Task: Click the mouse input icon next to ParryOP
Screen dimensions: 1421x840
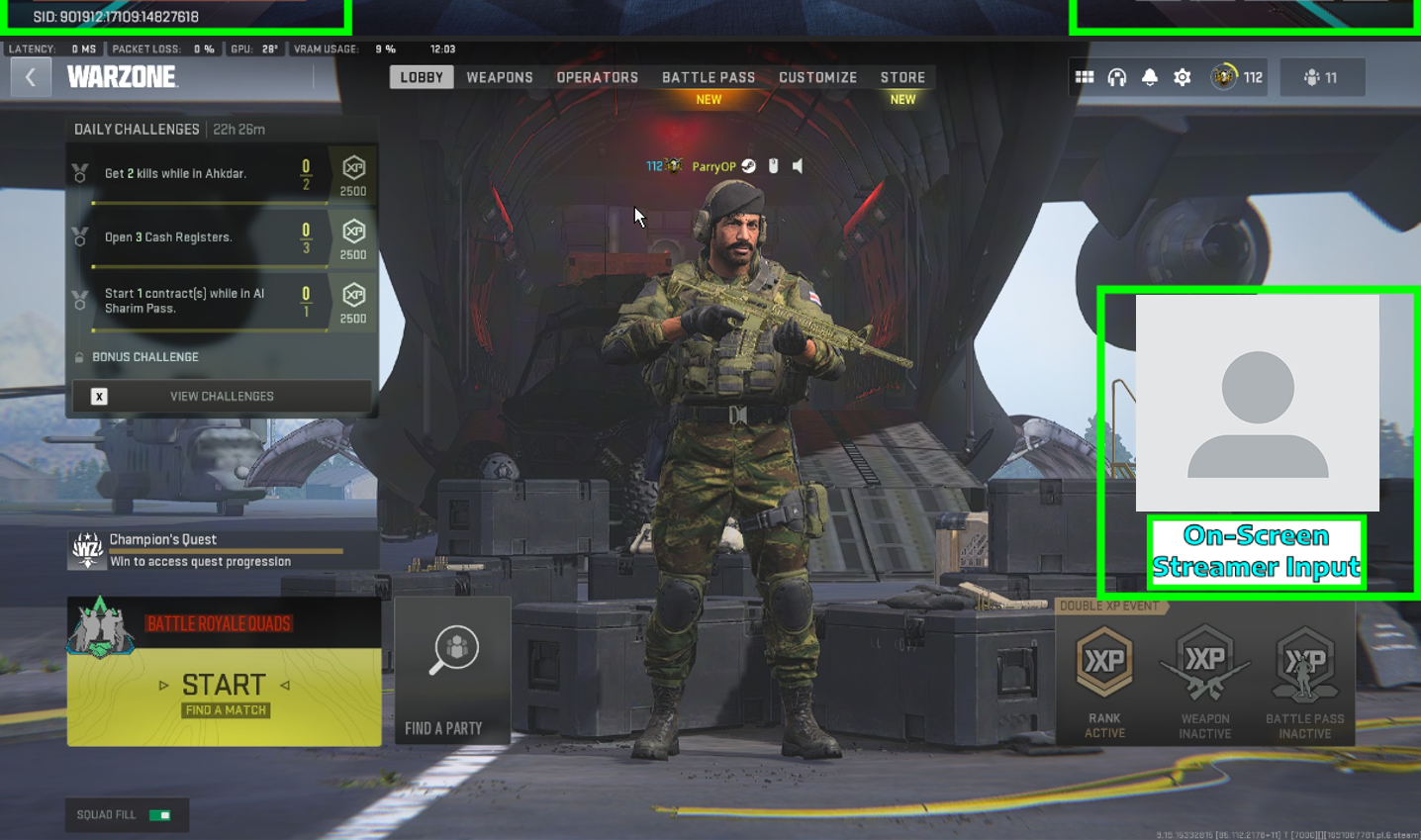Action: tap(775, 165)
